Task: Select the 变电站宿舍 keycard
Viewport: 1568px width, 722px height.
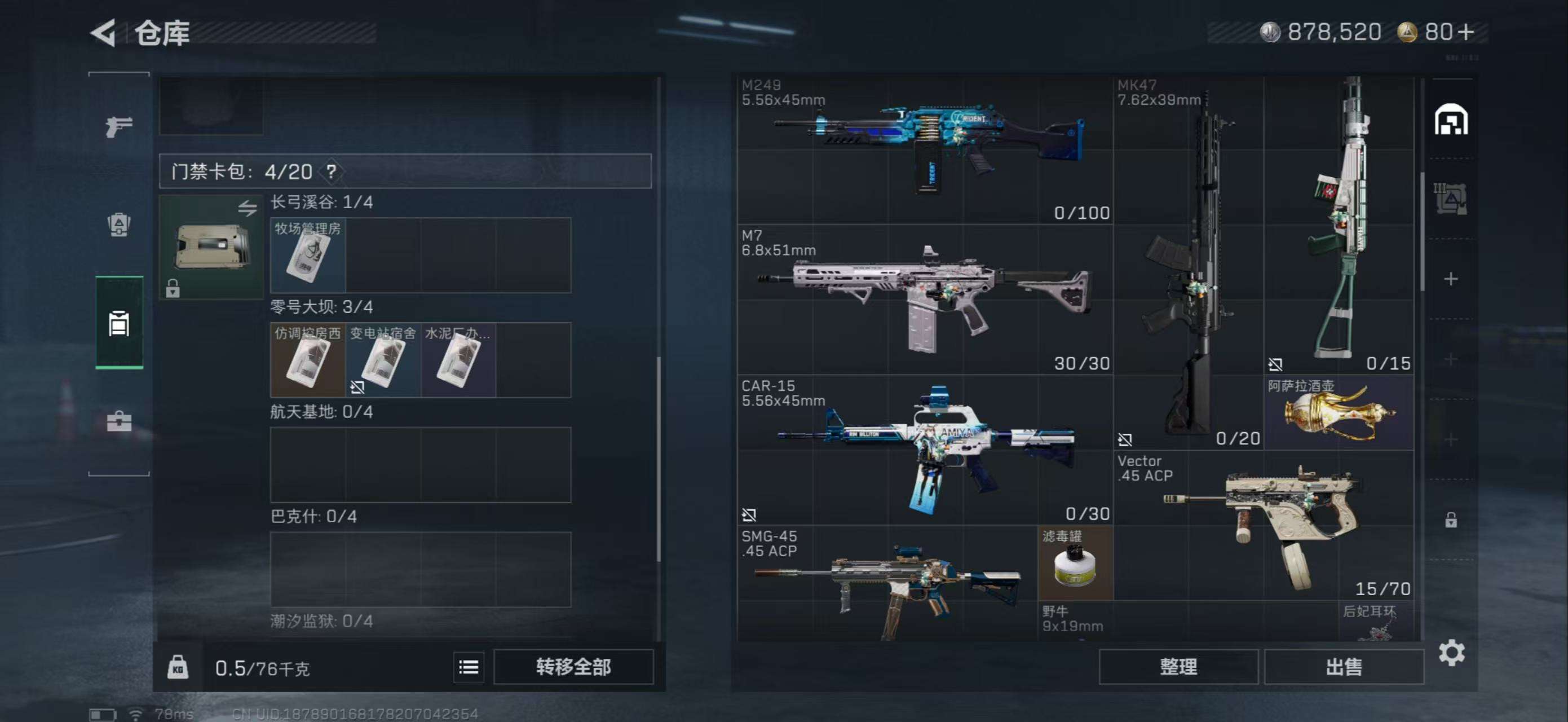Action: pos(383,360)
